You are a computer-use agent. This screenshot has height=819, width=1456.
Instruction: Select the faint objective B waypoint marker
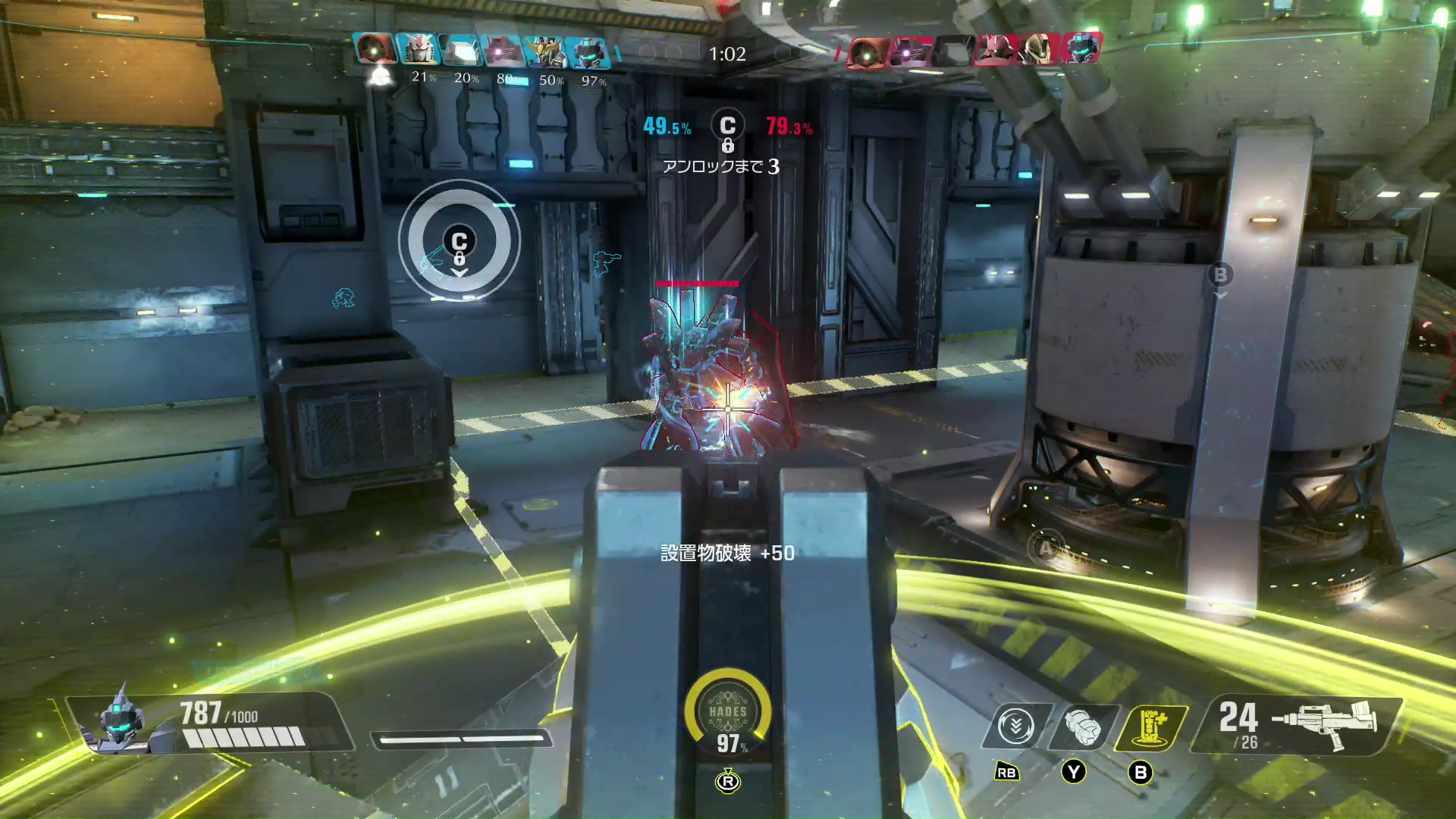pyautogui.click(x=1220, y=275)
